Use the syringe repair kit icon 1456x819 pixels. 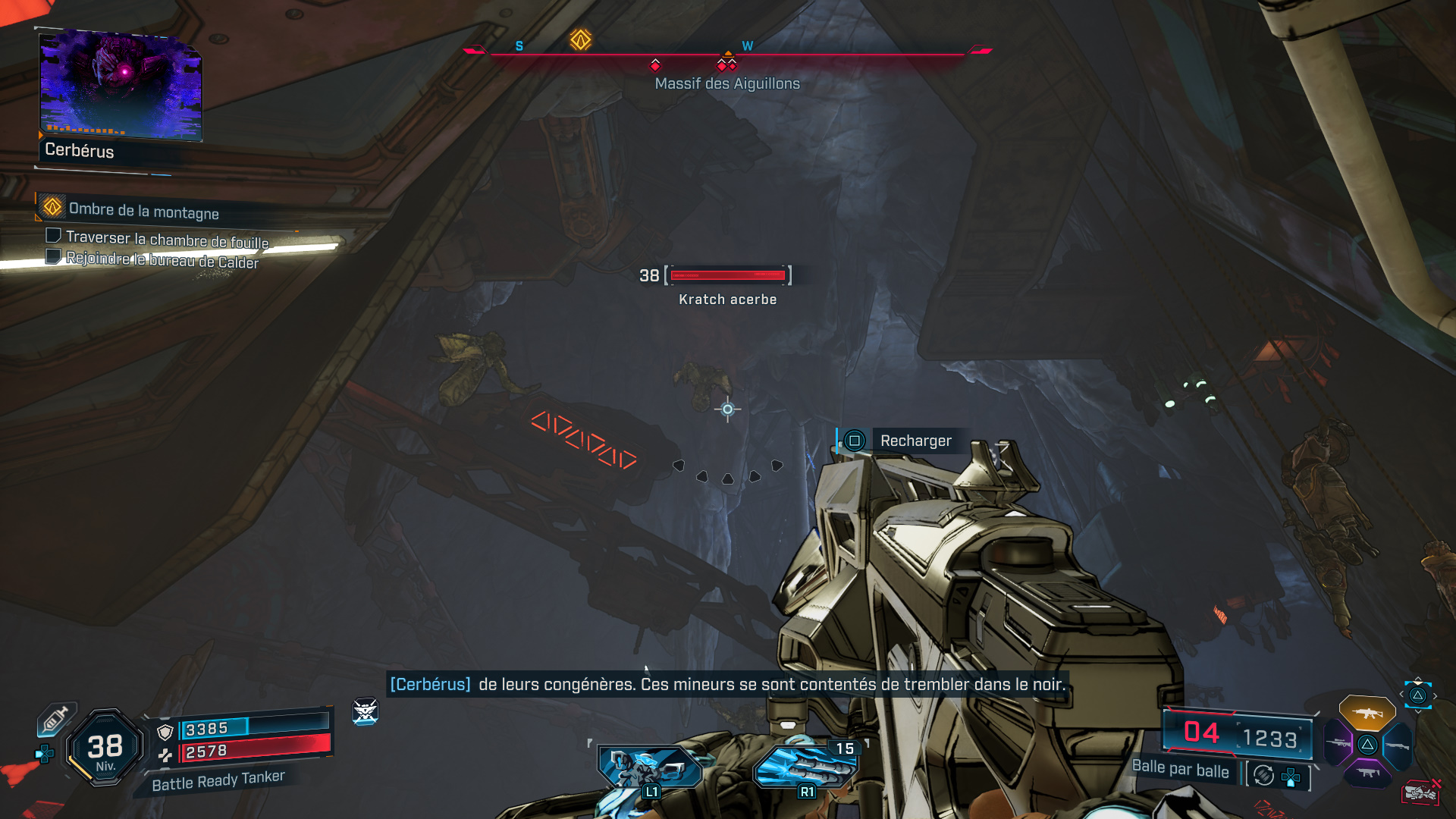pyautogui.click(x=57, y=718)
